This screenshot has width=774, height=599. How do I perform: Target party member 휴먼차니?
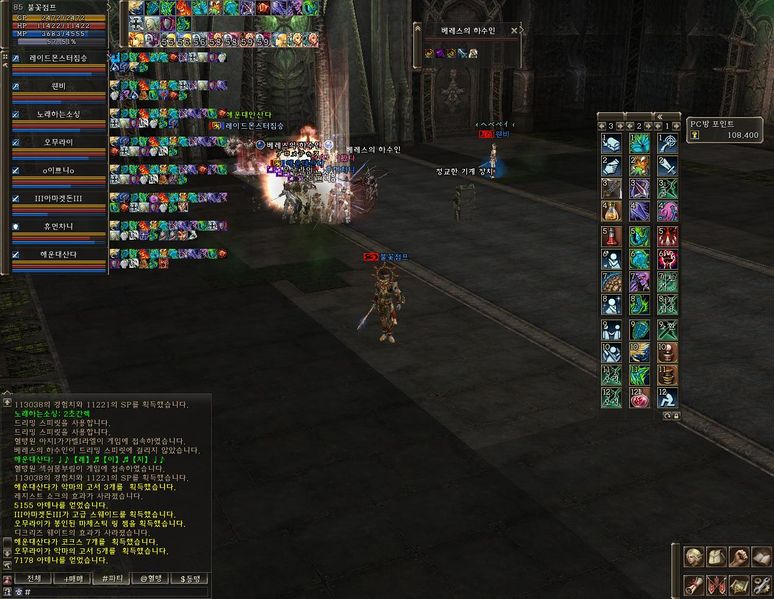(x=57, y=226)
